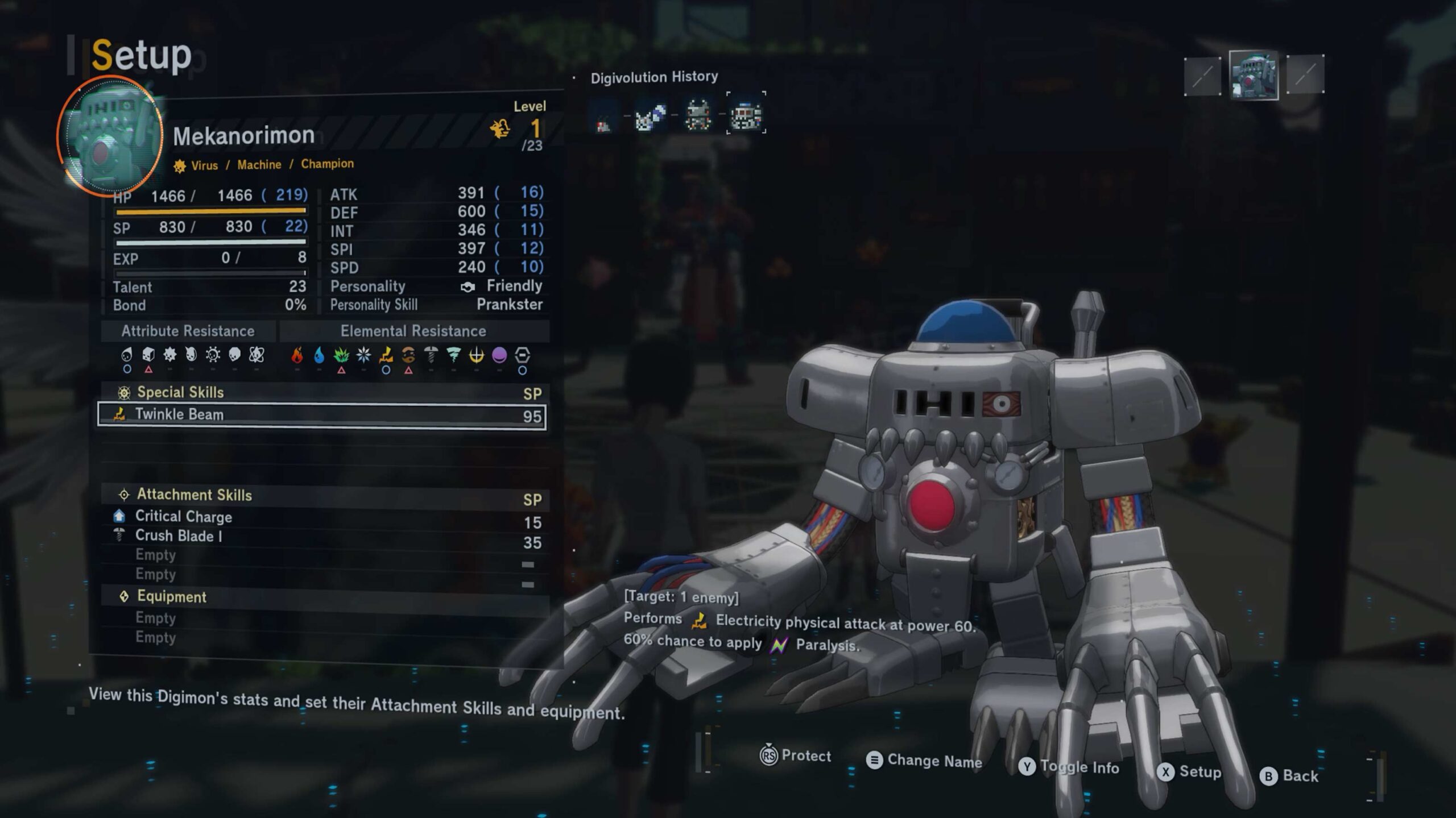Select the Attachment Skills section header
Viewport: 1456px width, 818px height.
pyautogui.click(x=194, y=495)
